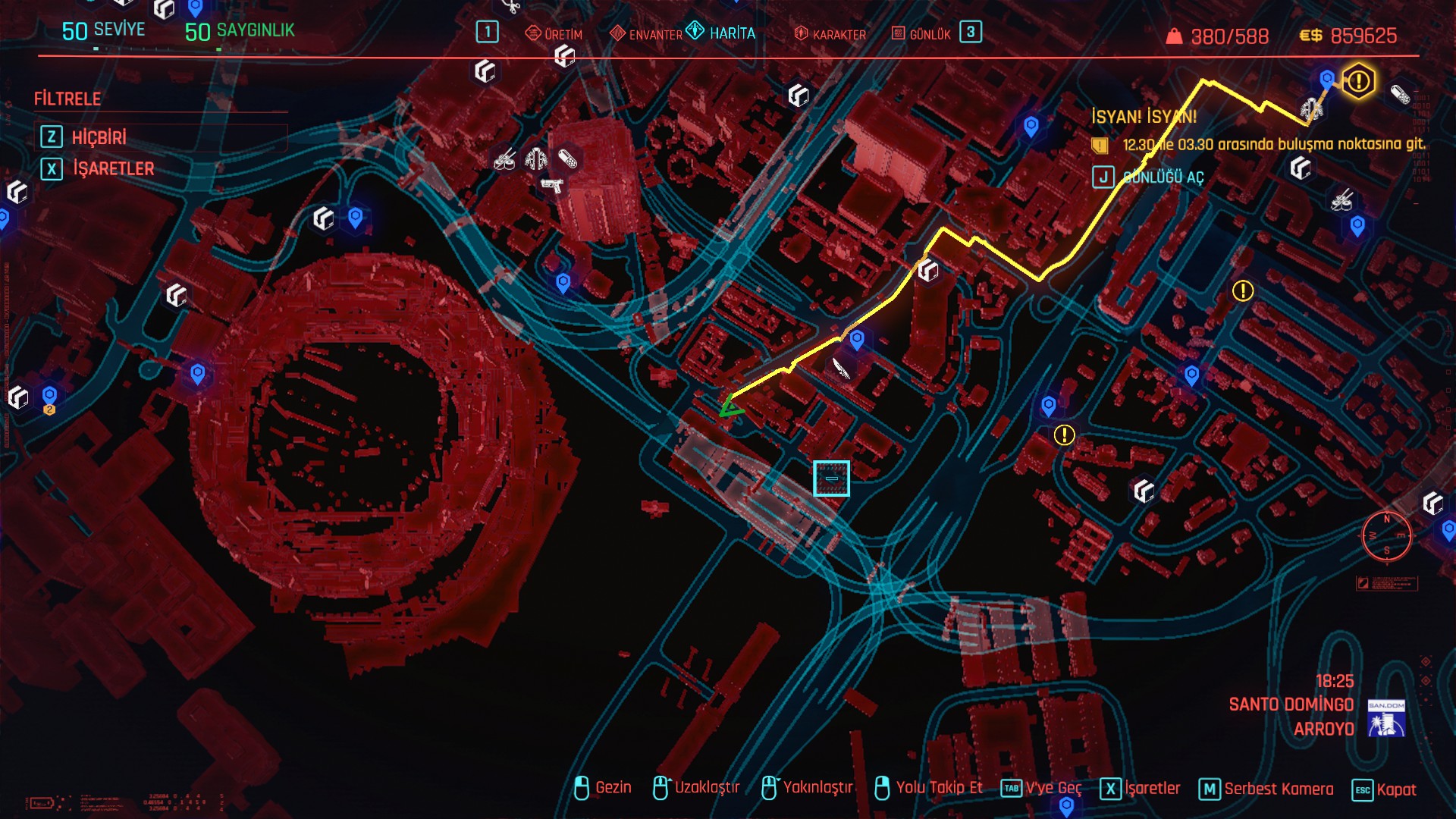
Task: Open the İşaretler legend at bottom
Action: pyautogui.click(x=1141, y=789)
